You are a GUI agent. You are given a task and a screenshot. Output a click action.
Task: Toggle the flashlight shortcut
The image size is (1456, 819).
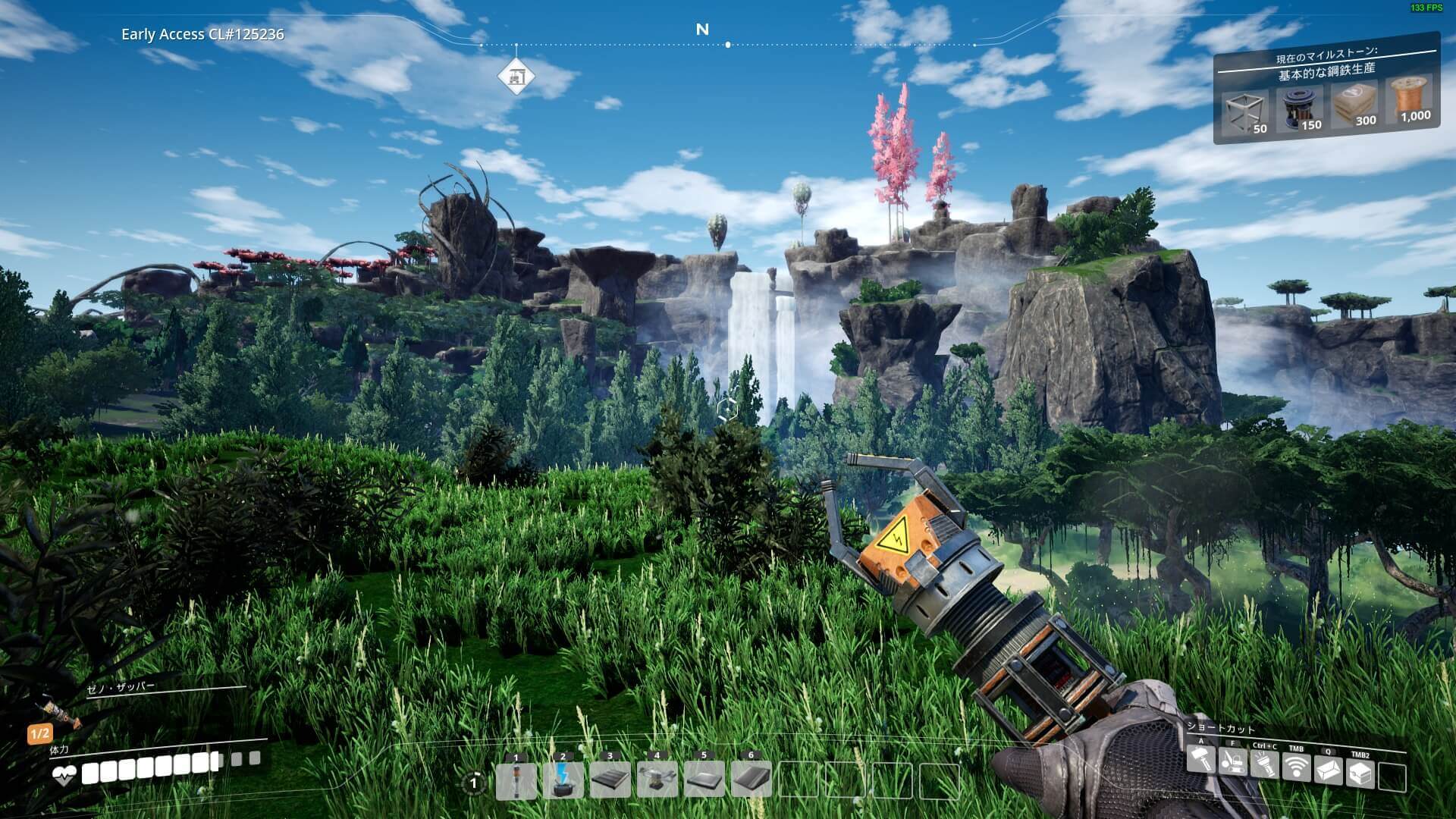tap(1264, 764)
